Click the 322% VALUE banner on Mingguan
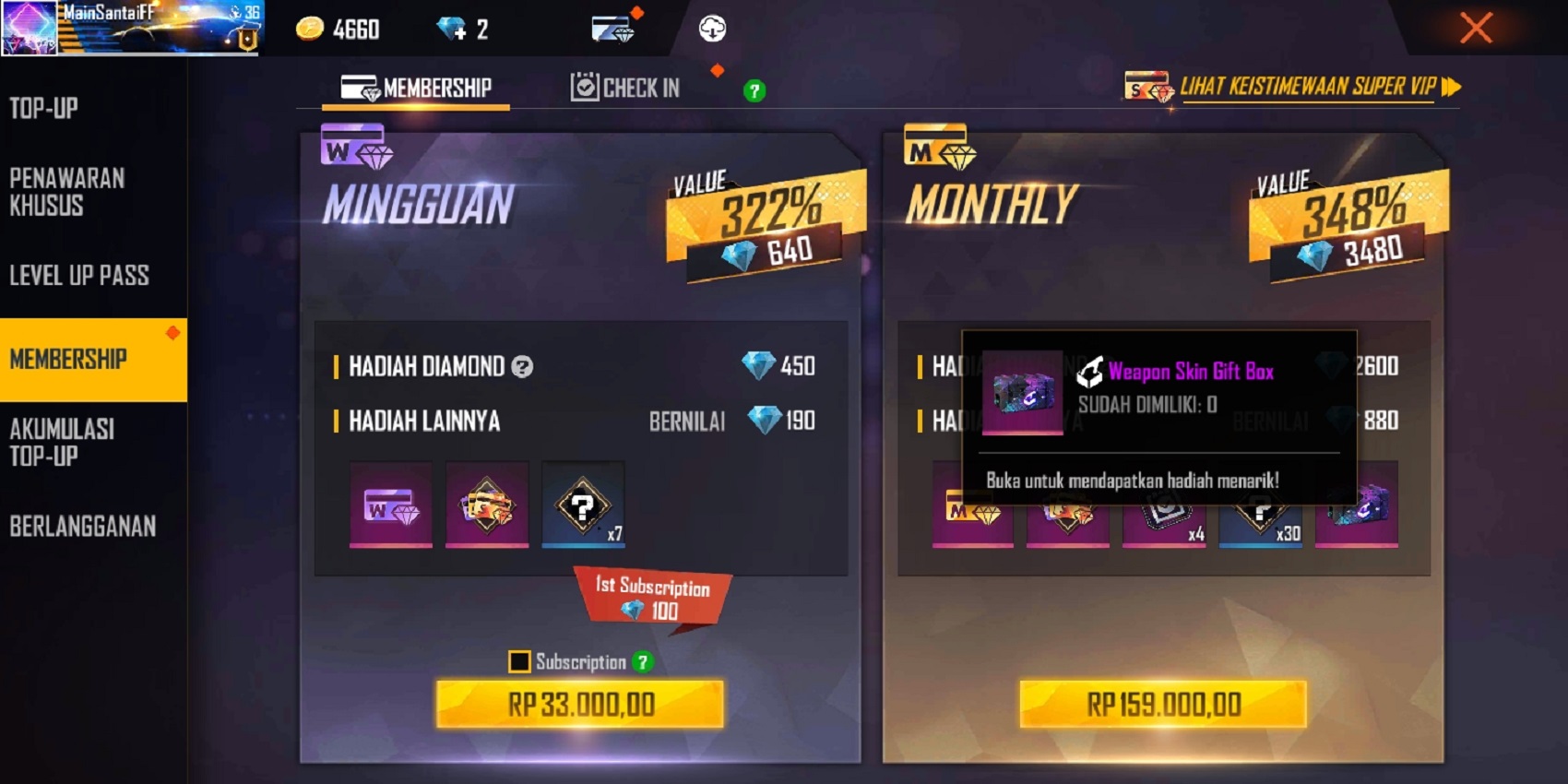Screen dimensions: 1568x784 tap(766, 208)
